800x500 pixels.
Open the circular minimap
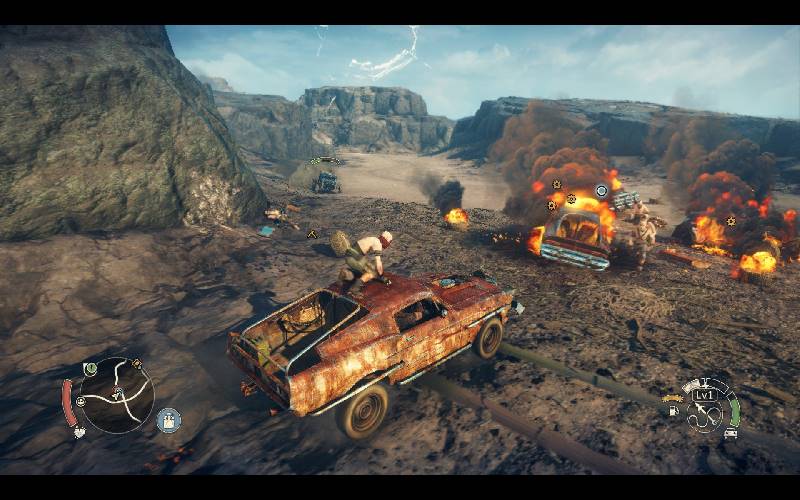(x=116, y=396)
